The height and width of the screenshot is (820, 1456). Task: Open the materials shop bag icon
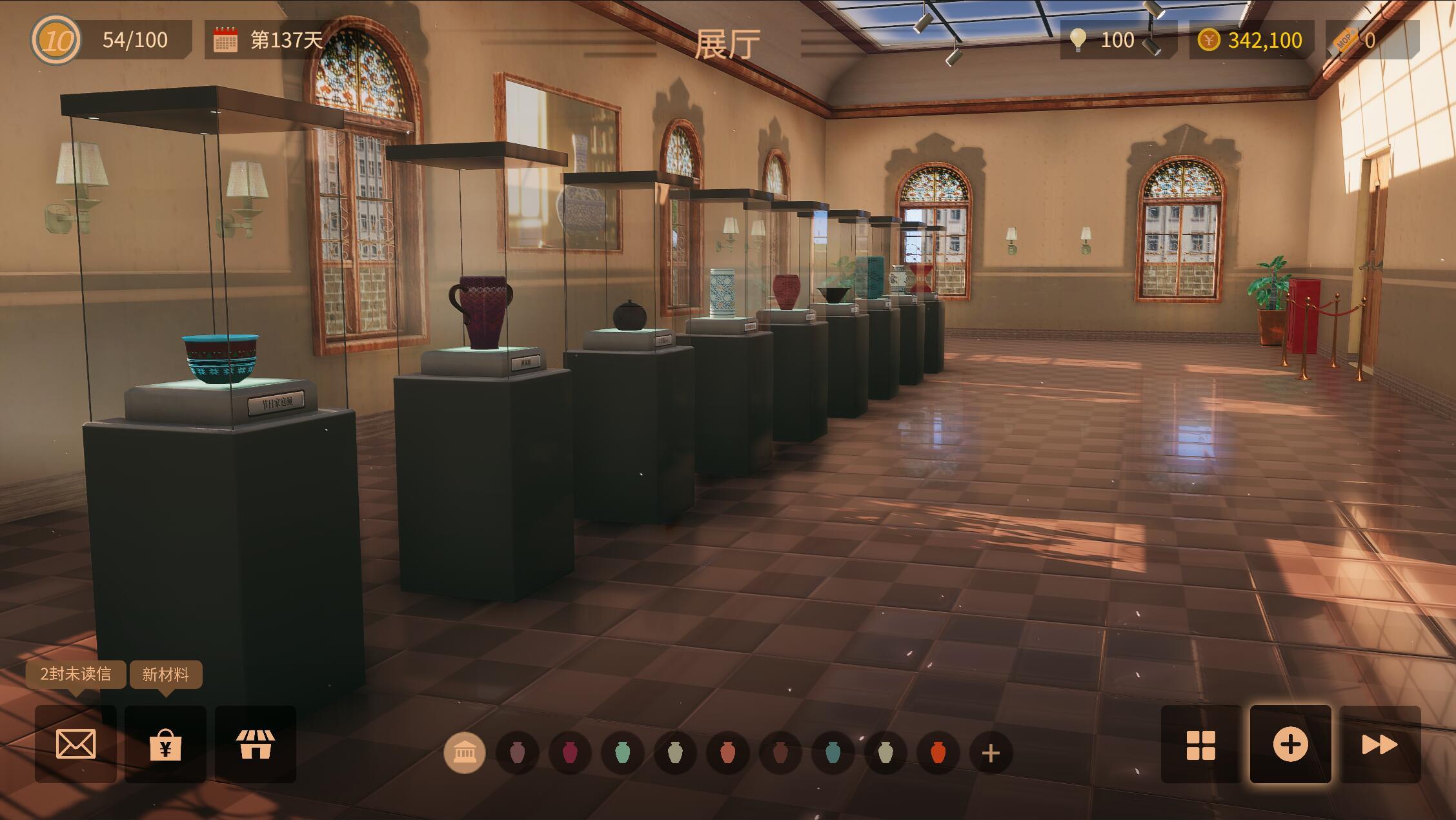[165, 744]
